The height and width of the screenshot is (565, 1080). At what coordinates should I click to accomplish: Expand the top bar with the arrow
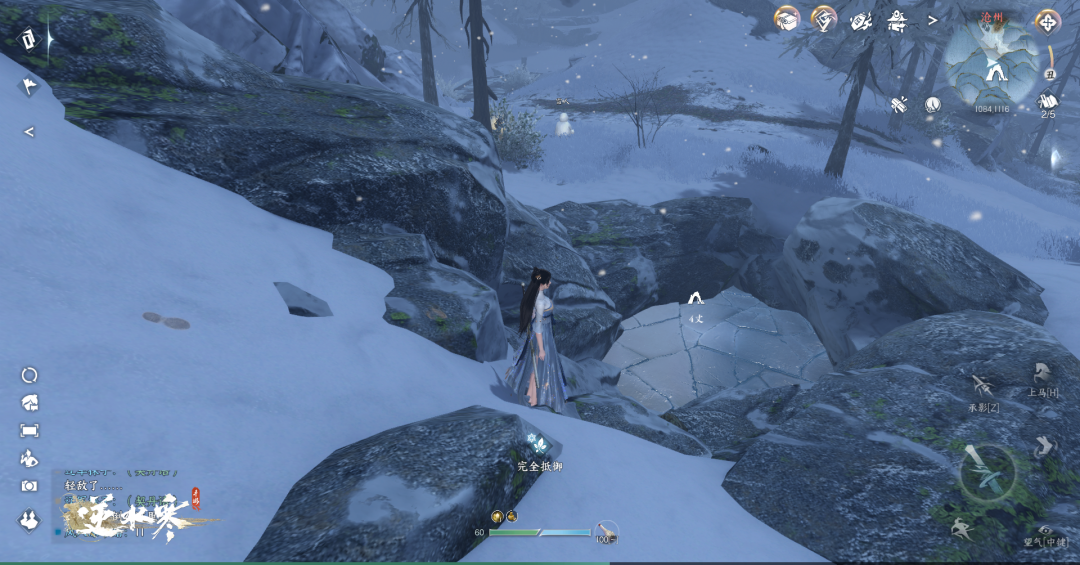click(932, 20)
